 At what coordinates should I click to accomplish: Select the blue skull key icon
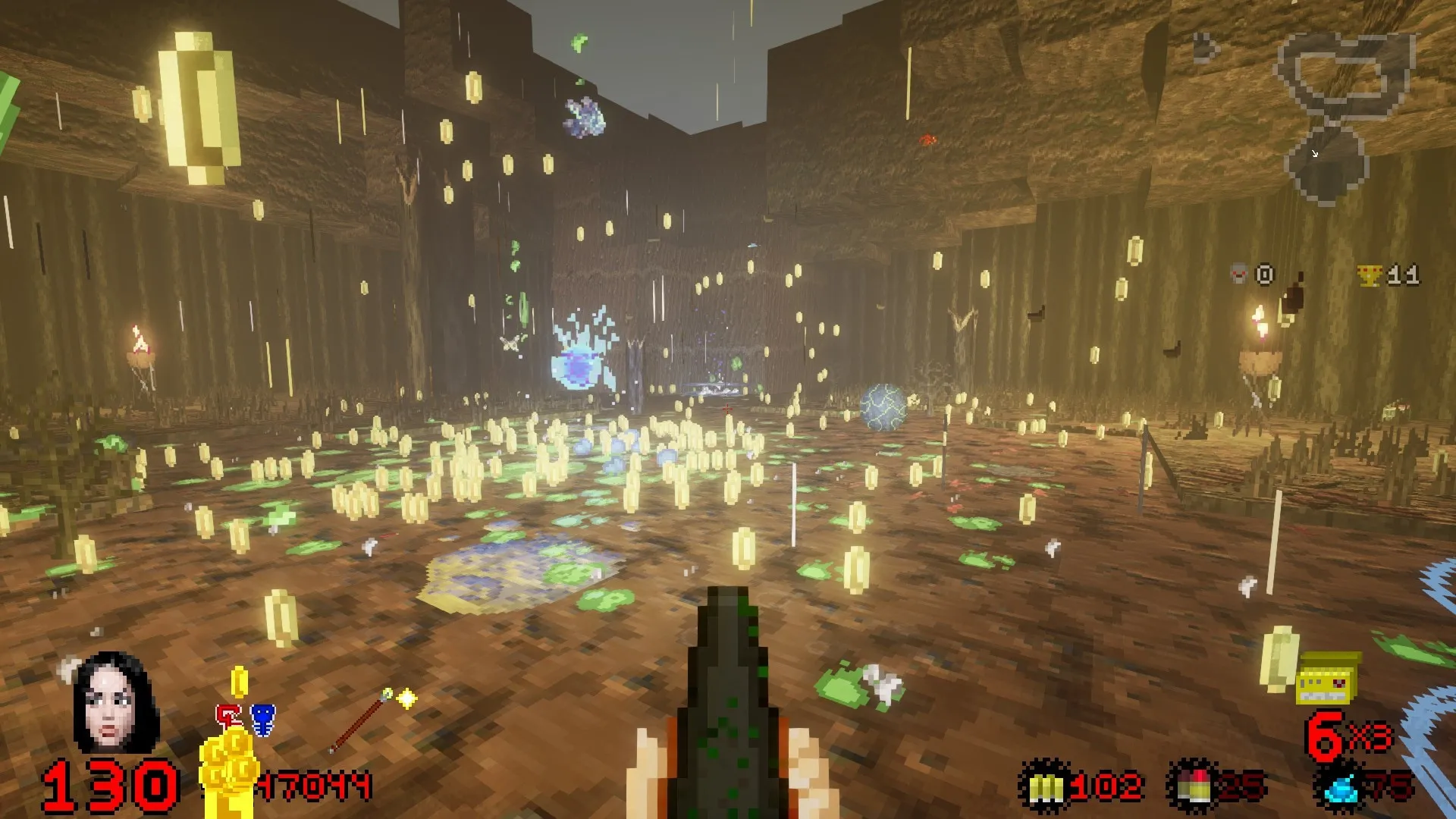[262, 719]
